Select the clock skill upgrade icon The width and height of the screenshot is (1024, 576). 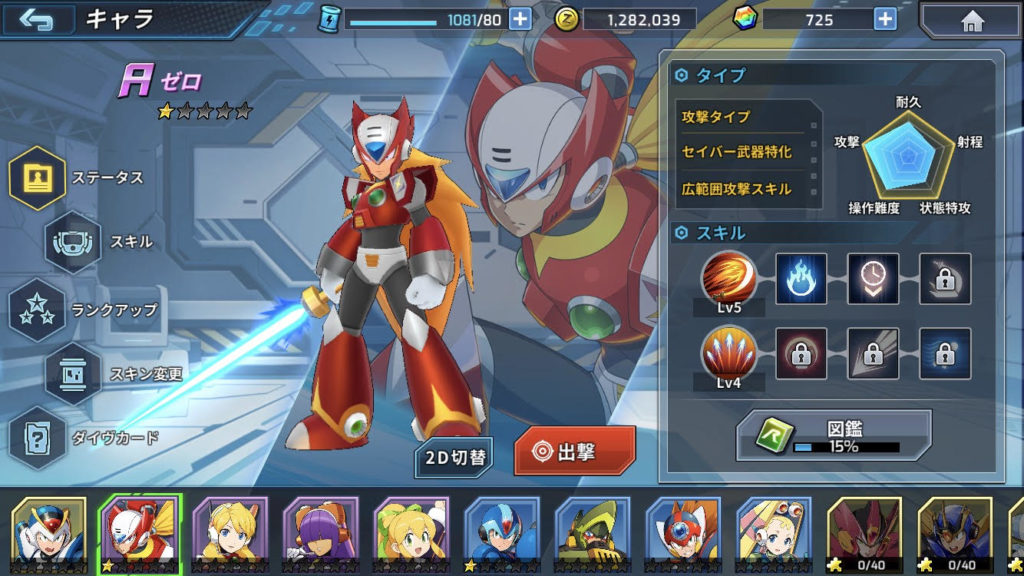click(872, 277)
